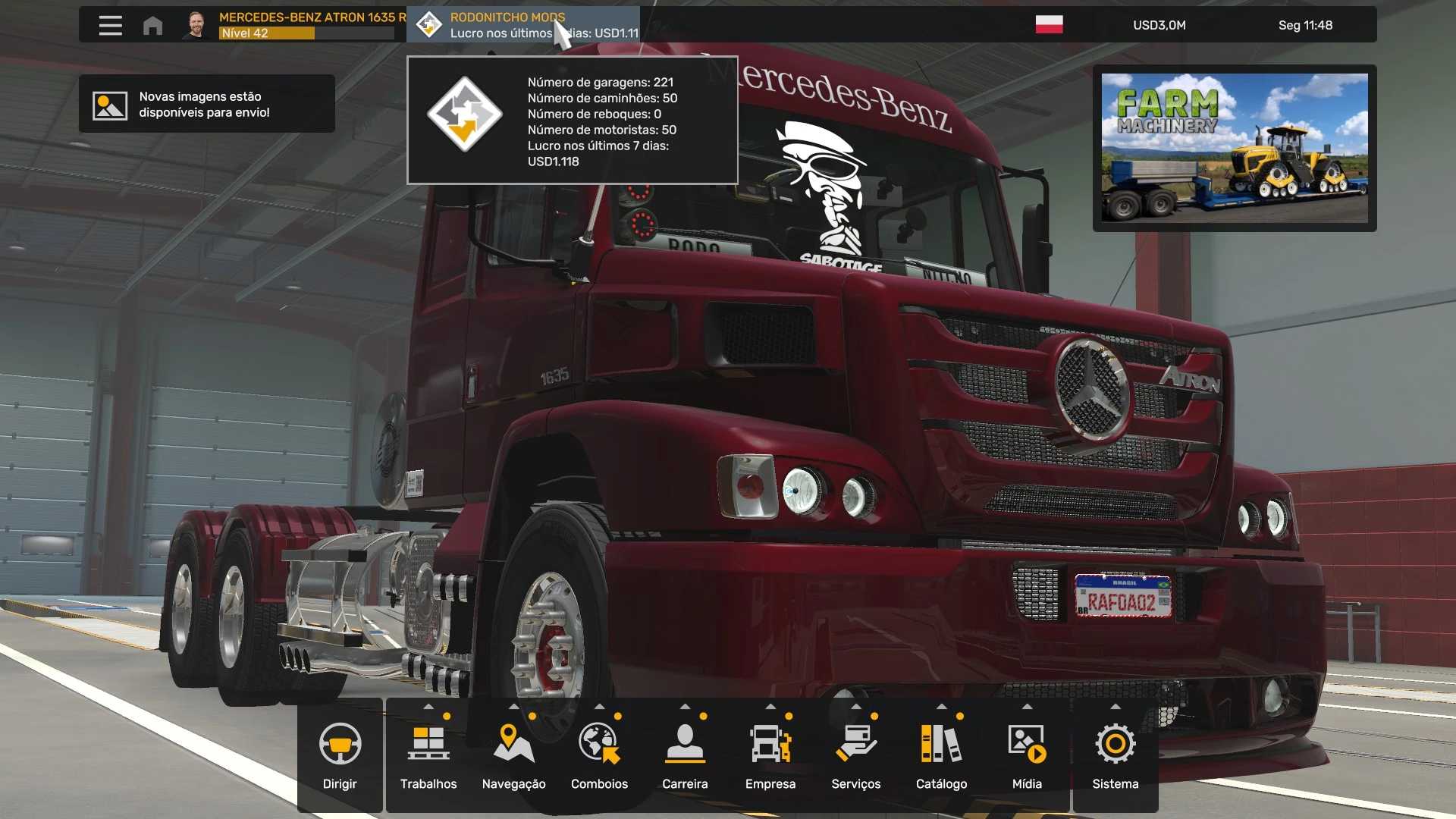The height and width of the screenshot is (819, 1456).
Task: Show the Empresa management menu
Action: point(770,755)
